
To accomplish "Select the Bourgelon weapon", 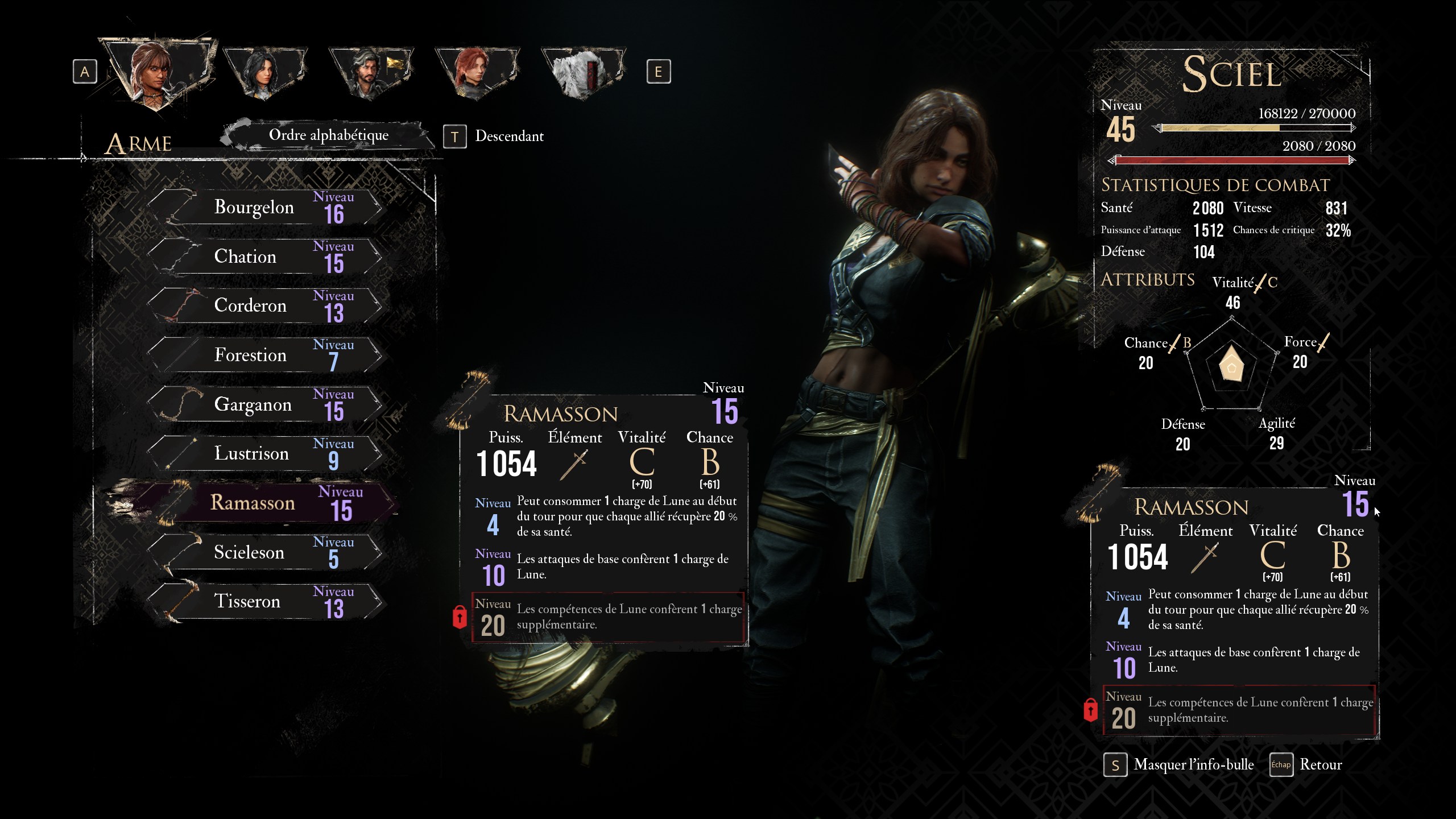I will tap(264, 208).
